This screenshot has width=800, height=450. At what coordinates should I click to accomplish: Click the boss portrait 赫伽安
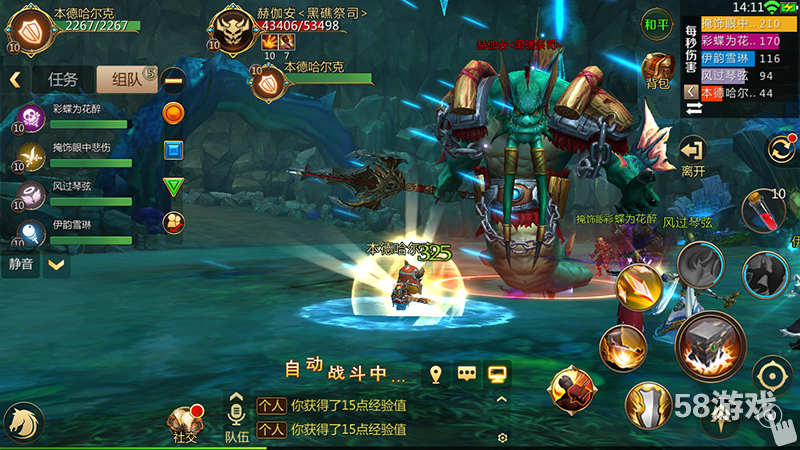(235, 33)
